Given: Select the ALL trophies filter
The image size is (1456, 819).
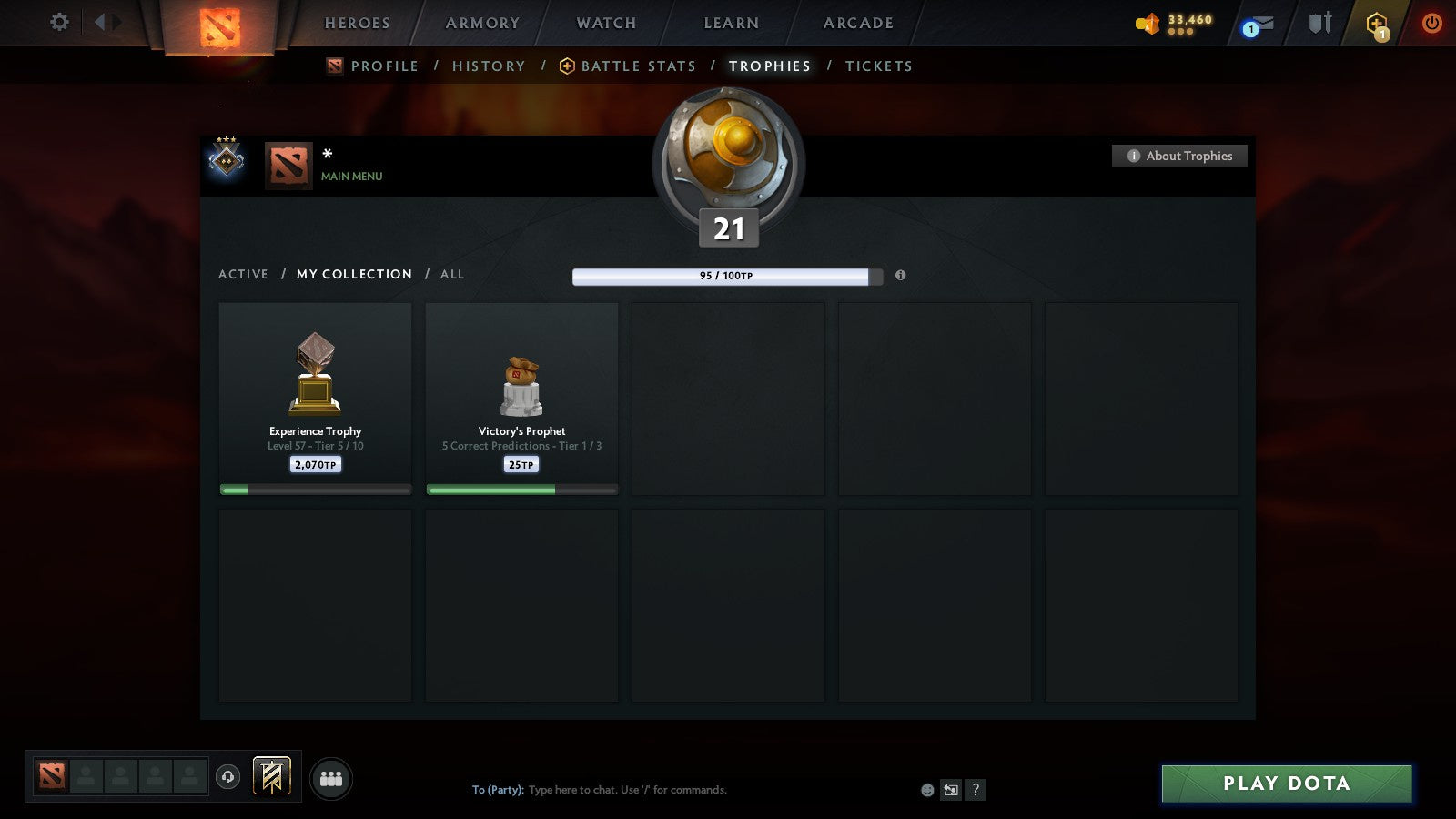Looking at the screenshot, I should [452, 274].
